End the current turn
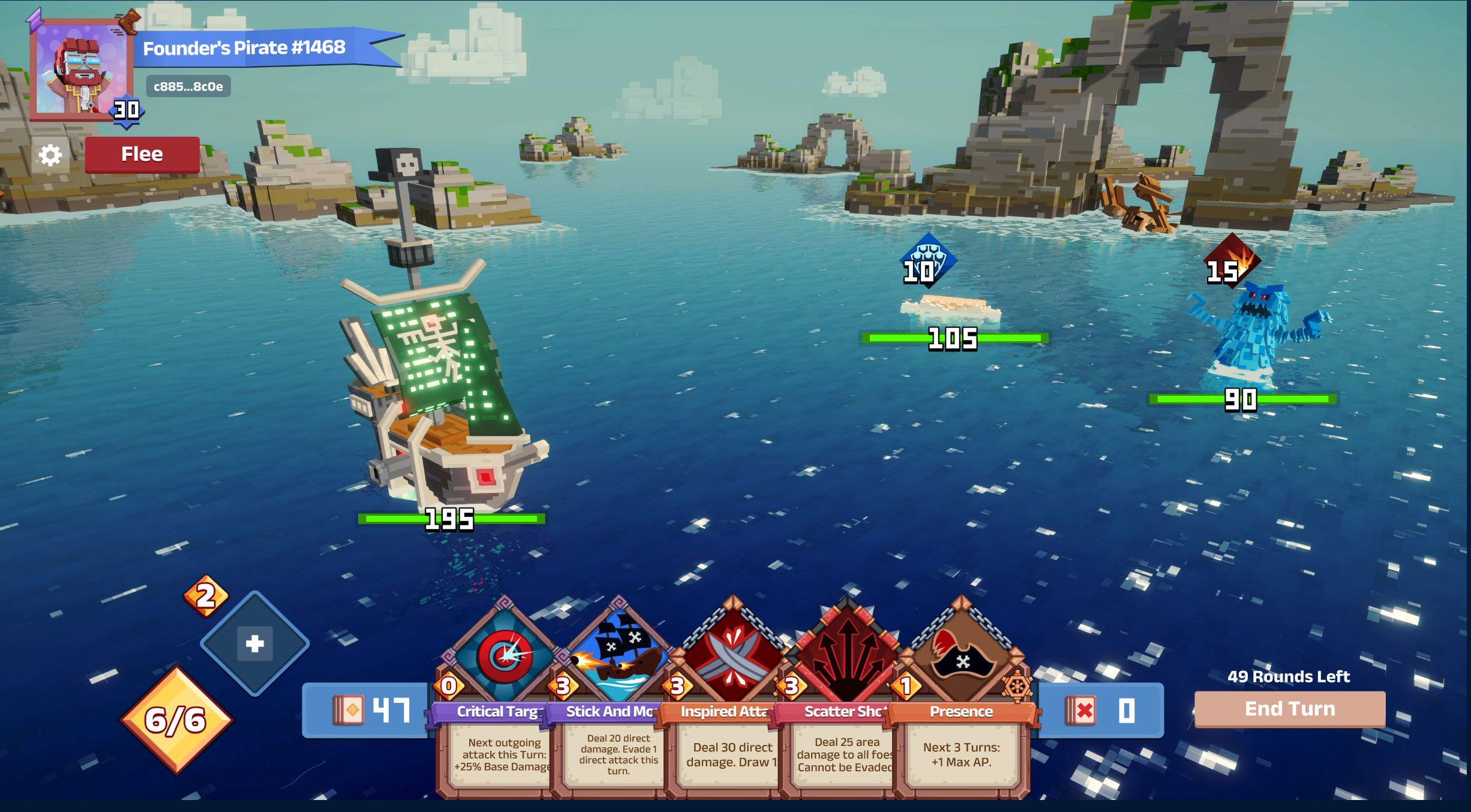 click(1290, 709)
